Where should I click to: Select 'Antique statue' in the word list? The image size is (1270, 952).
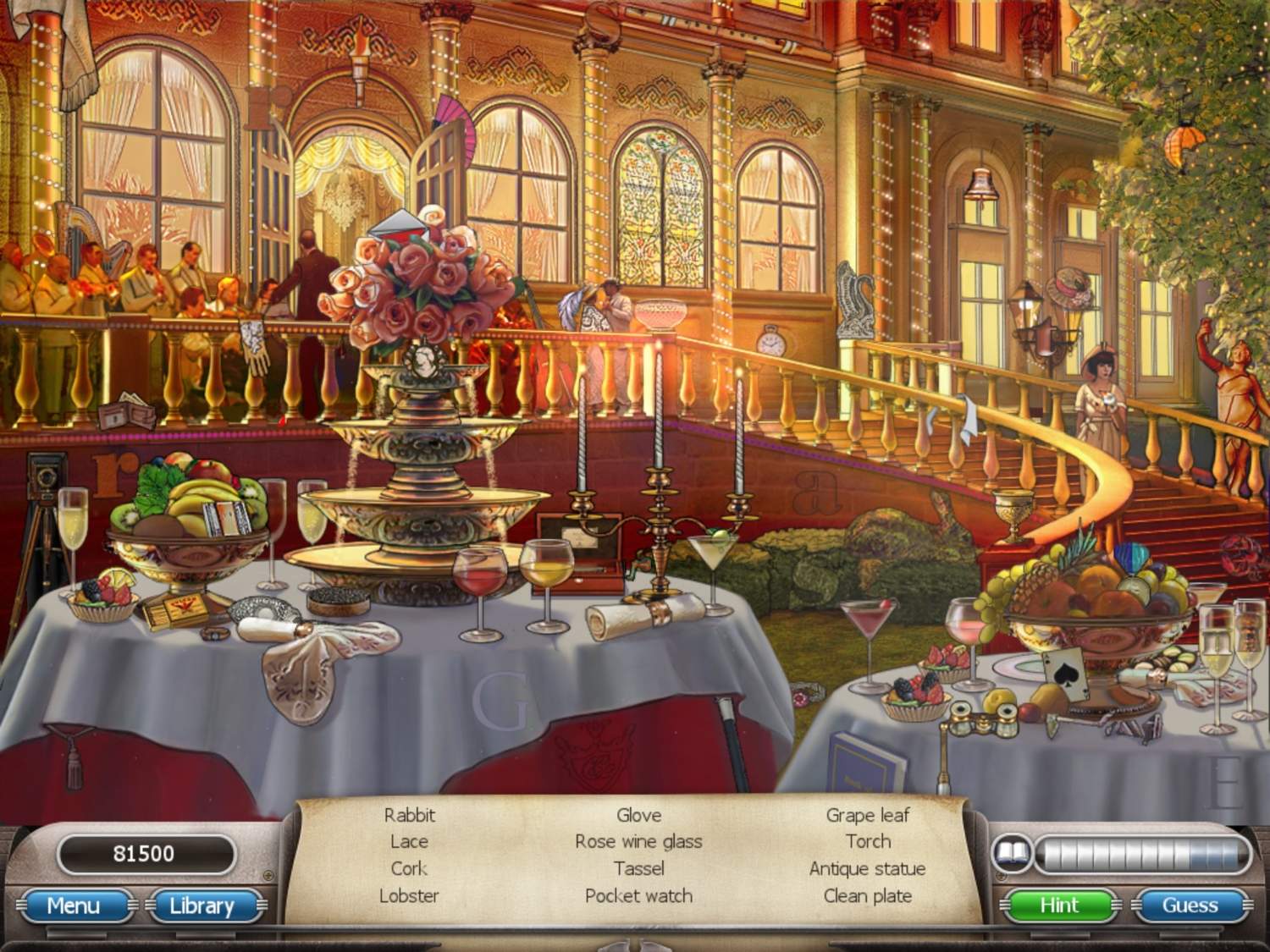tap(866, 868)
